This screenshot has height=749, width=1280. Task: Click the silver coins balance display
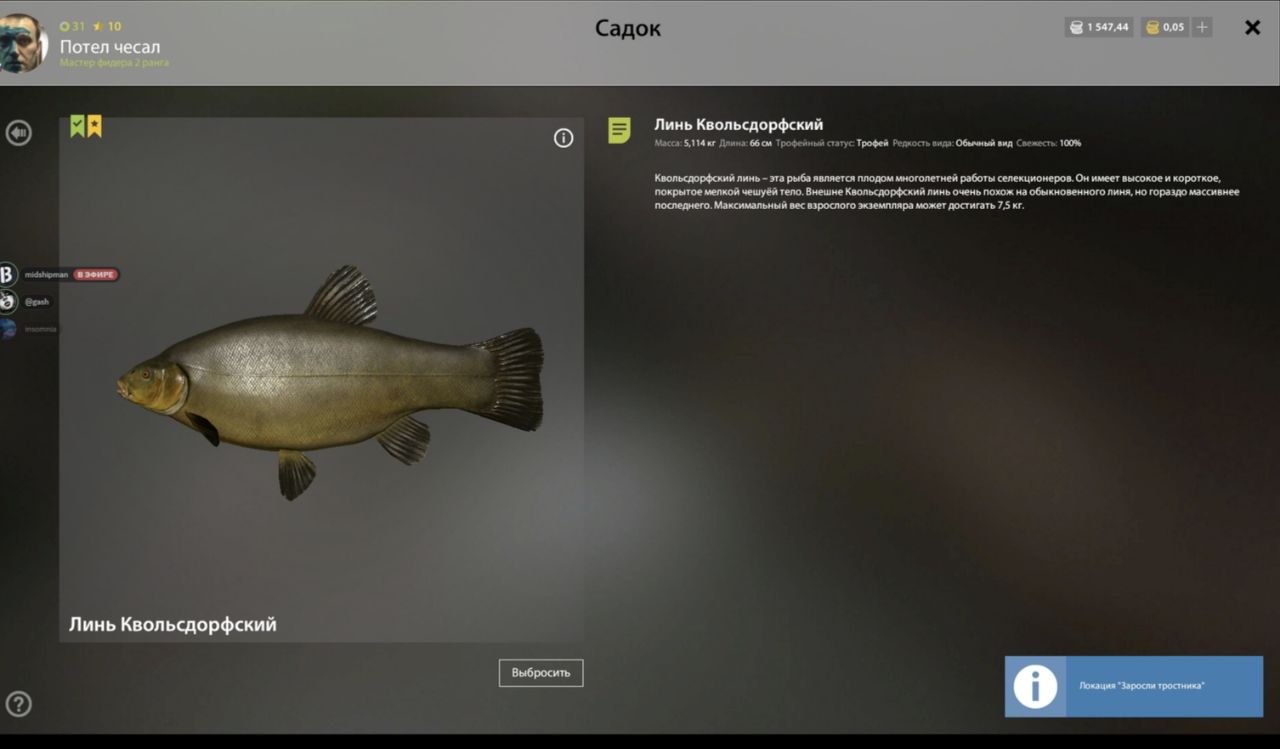click(x=1099, y=28)
